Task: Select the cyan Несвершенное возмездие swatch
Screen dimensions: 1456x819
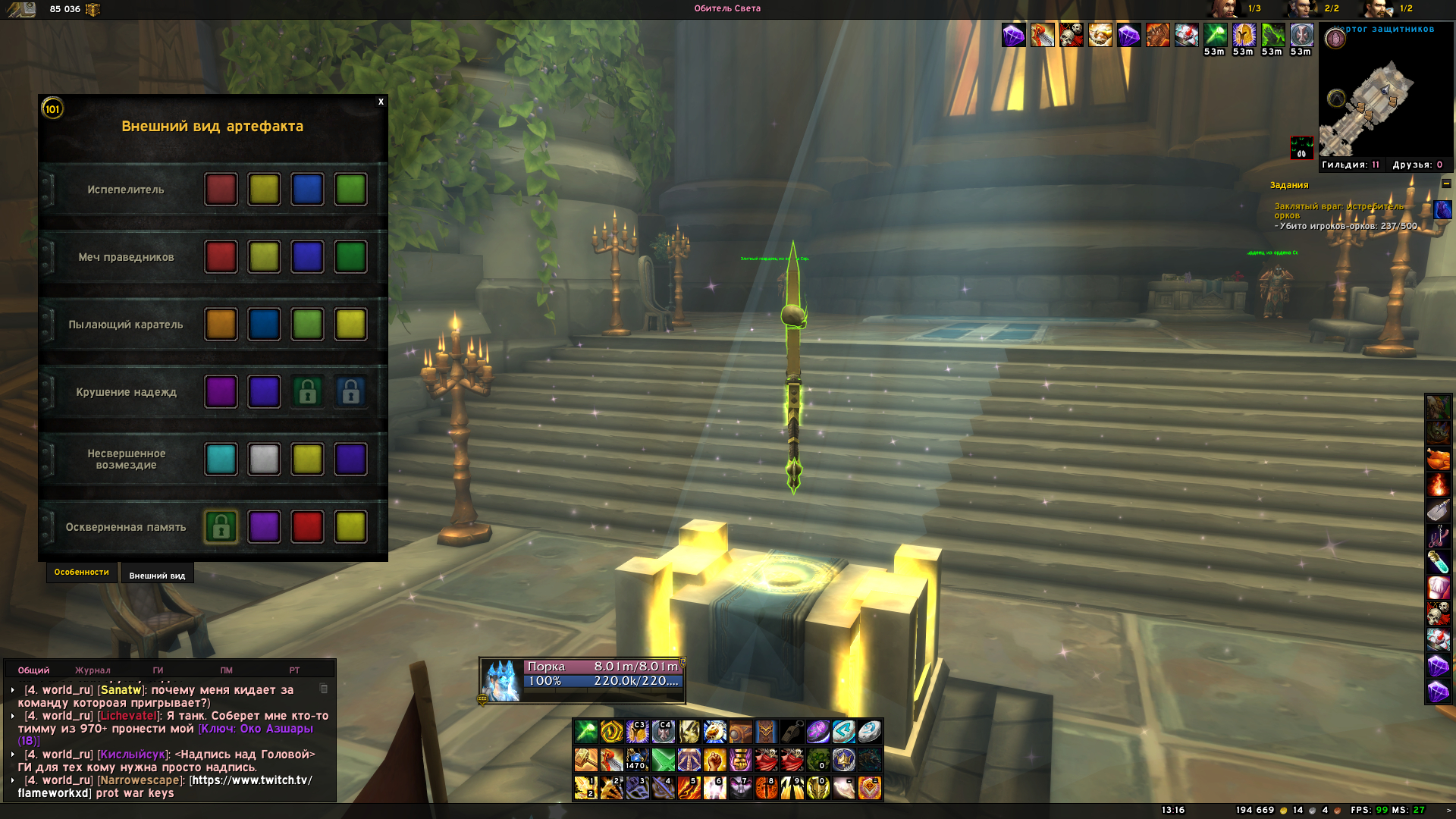Action: click(221, 460)
